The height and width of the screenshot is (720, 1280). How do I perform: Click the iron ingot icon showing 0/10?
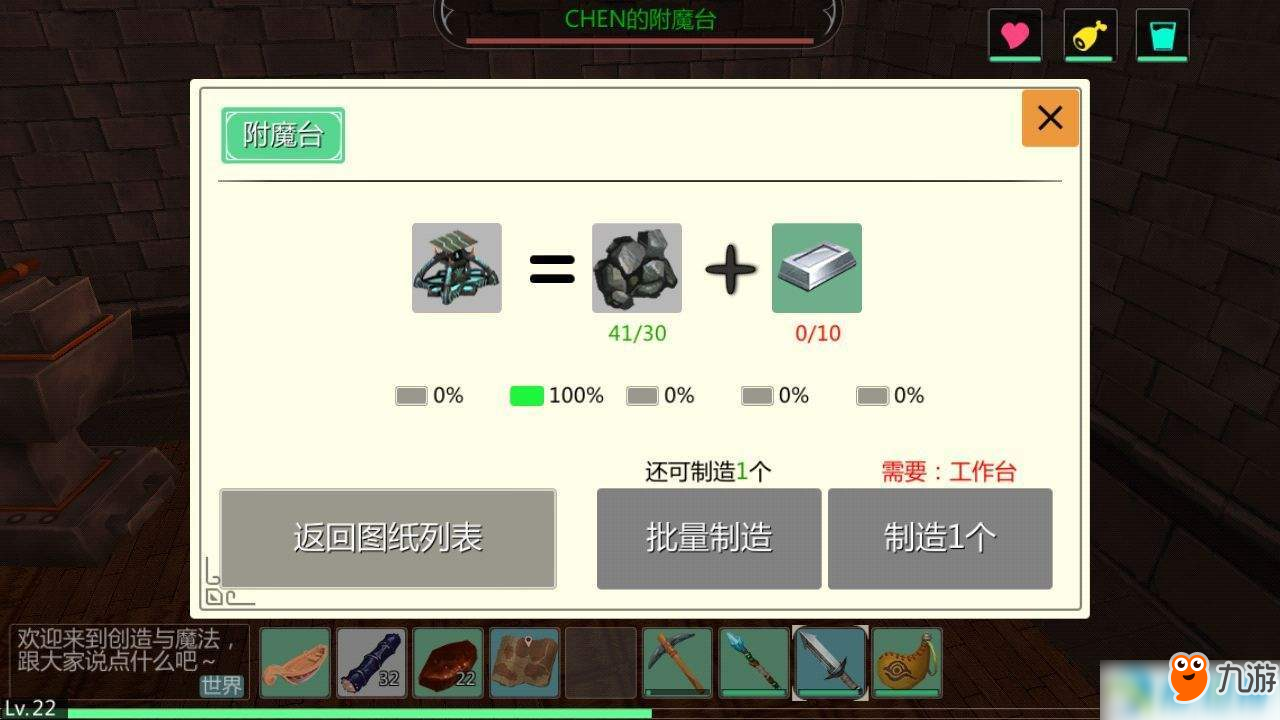click(x=817, y=267)
